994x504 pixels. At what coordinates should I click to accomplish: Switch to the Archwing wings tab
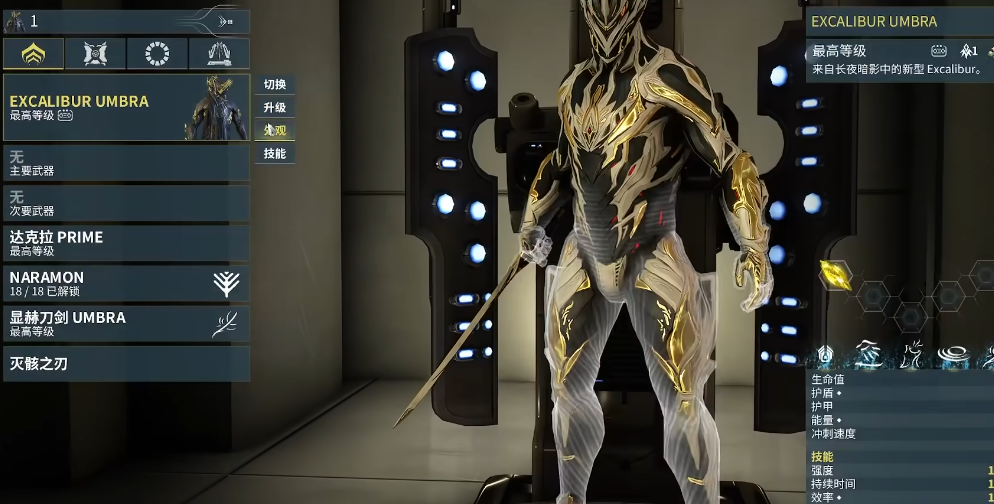[x=219, y=54]
